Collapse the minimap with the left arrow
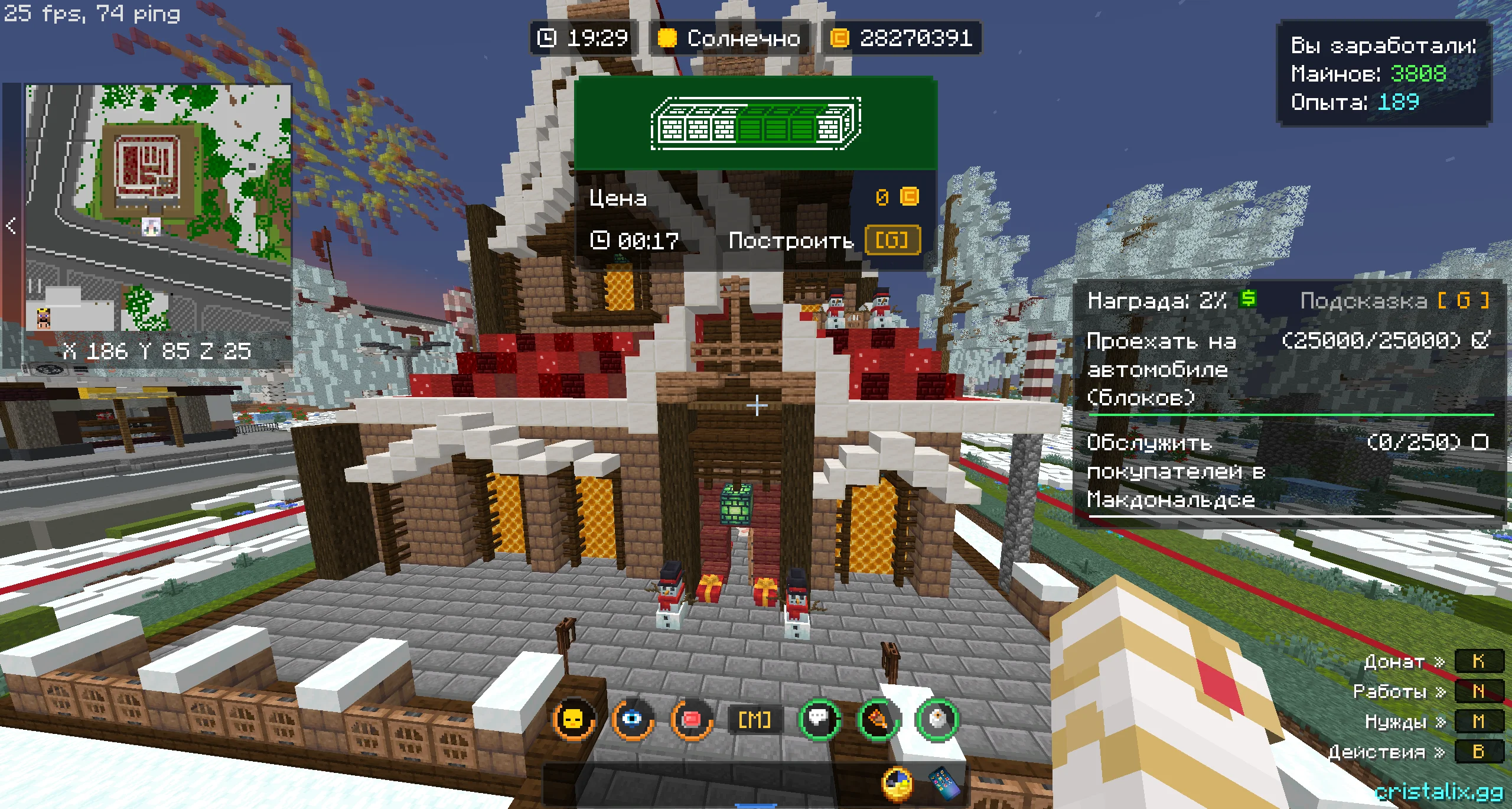This screenshot has width=1512, height=809. point(11,226)
